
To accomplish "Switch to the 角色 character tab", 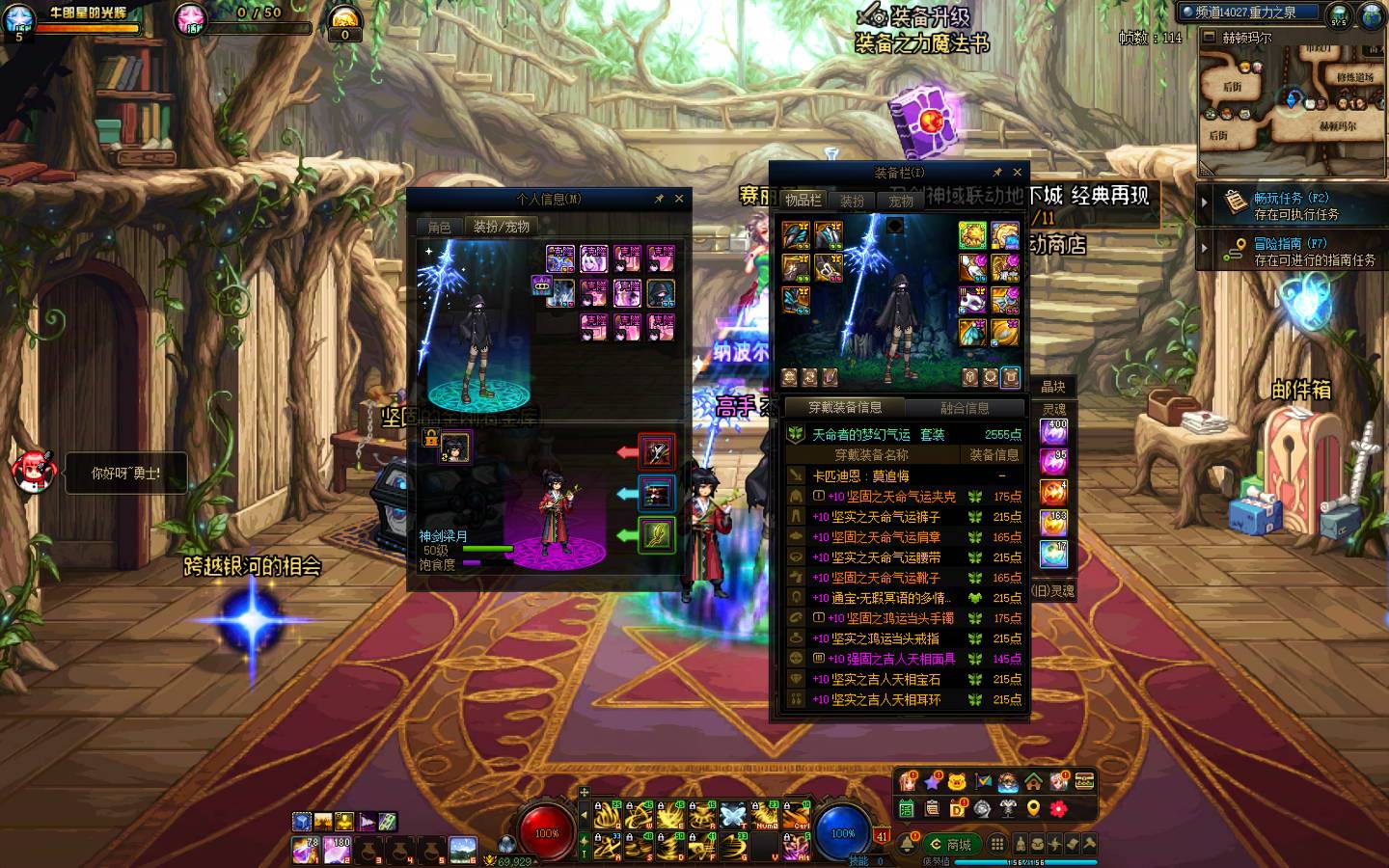I will pyautogui.click(x=439, y=228).
